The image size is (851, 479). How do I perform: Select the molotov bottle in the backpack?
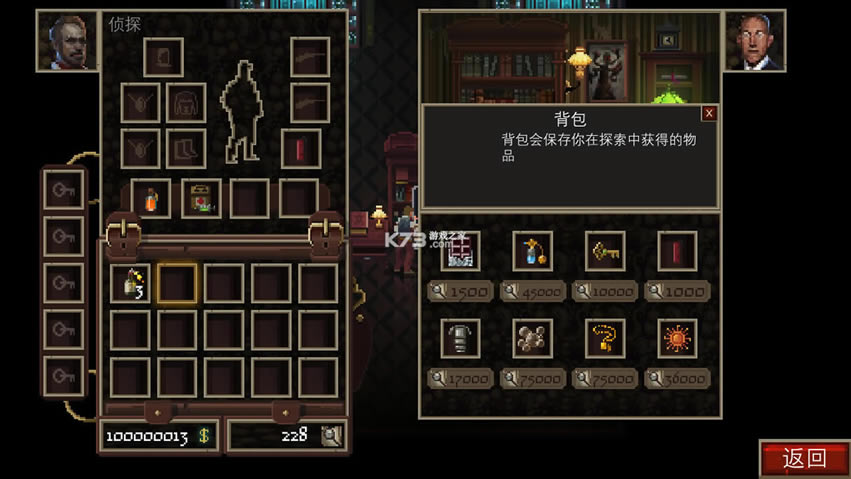(x=130, y=284)
